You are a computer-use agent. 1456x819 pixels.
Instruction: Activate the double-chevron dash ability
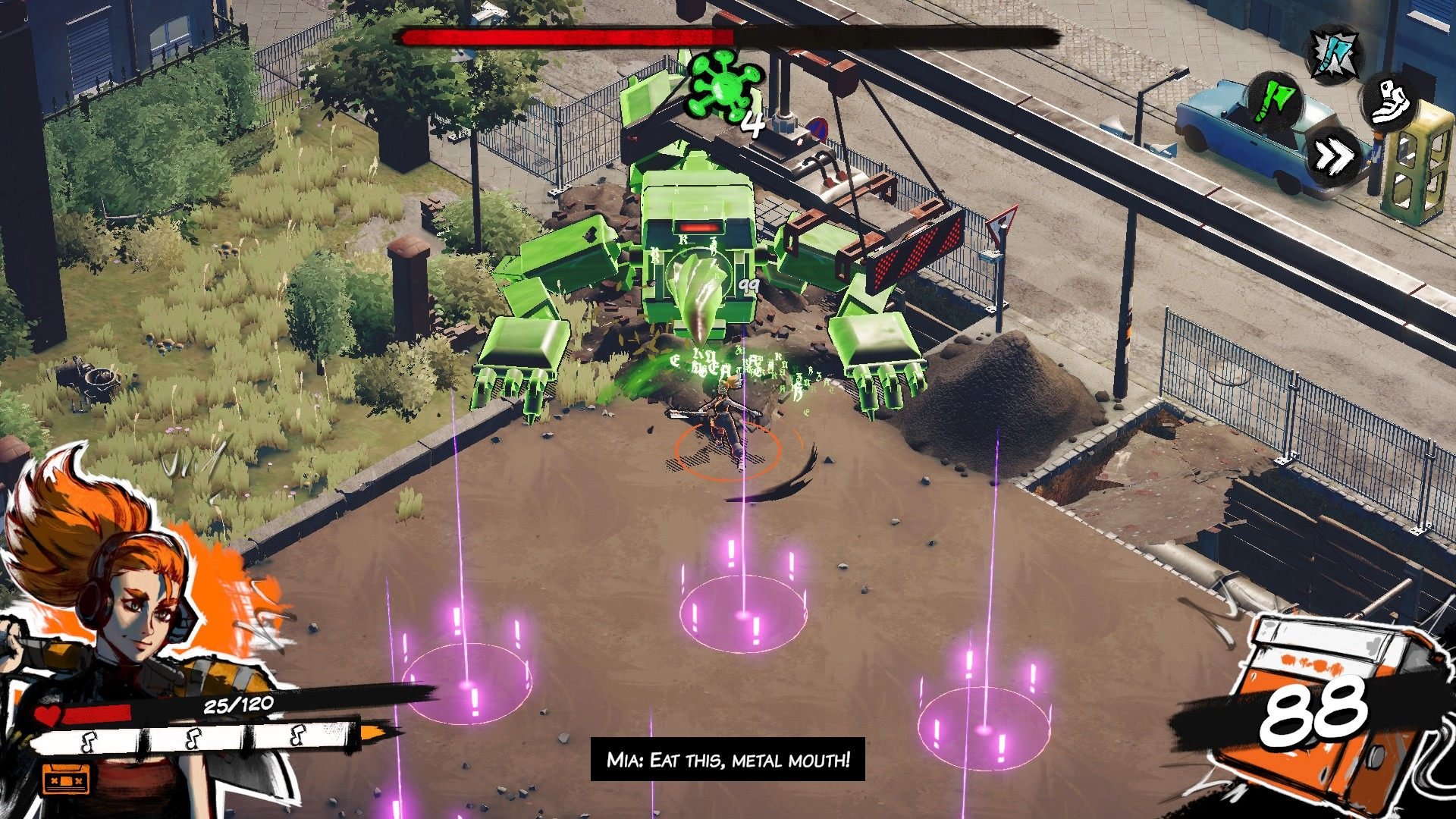(1334, 157)
